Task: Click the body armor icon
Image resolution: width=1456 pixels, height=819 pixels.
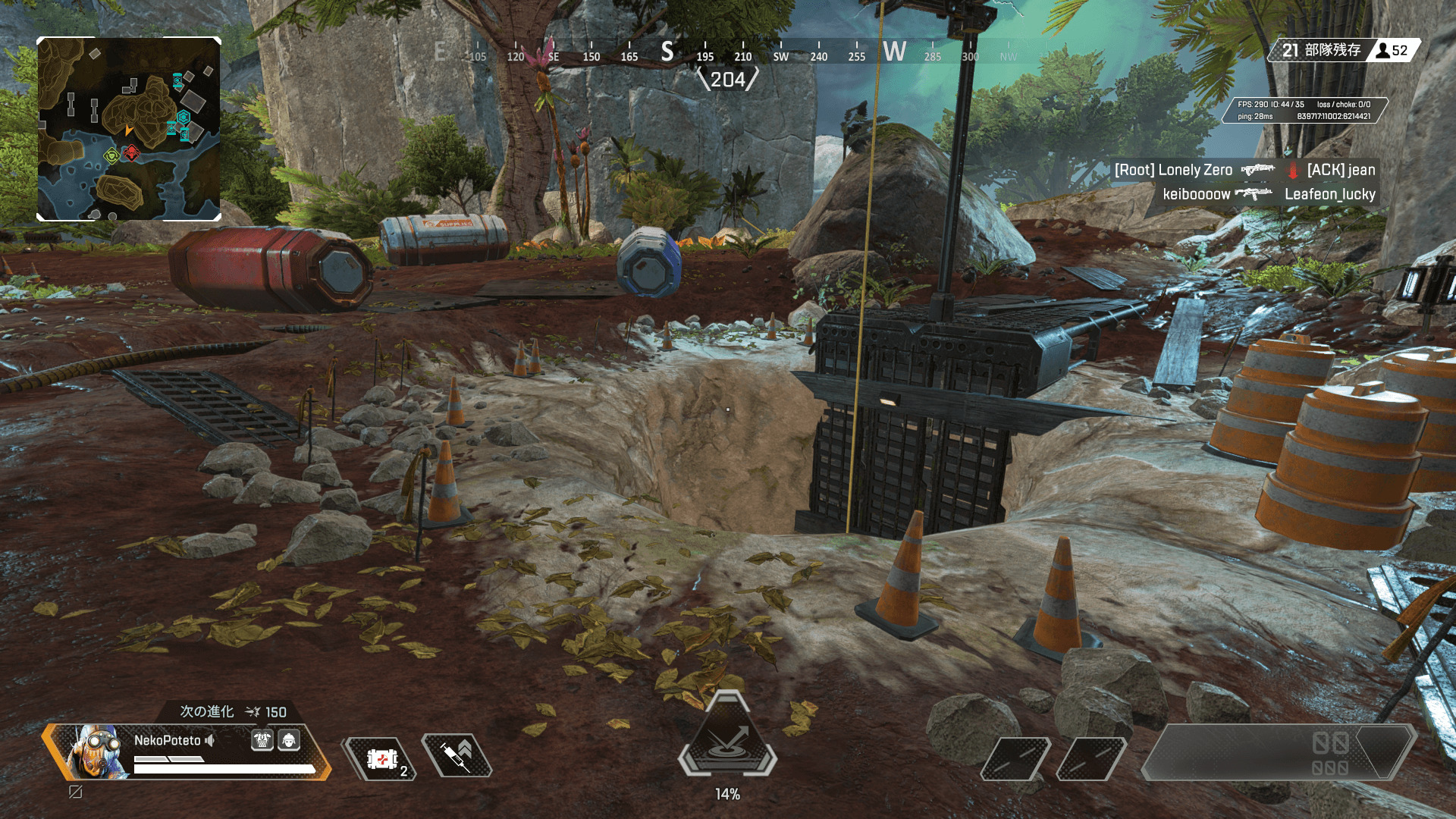Action: coord(262,740)
